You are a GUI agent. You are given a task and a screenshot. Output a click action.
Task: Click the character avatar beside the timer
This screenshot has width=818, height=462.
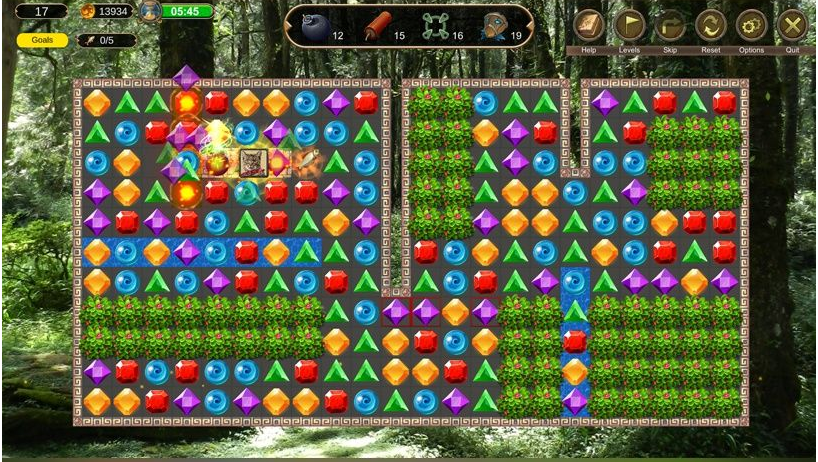click(x=148, y=12)
